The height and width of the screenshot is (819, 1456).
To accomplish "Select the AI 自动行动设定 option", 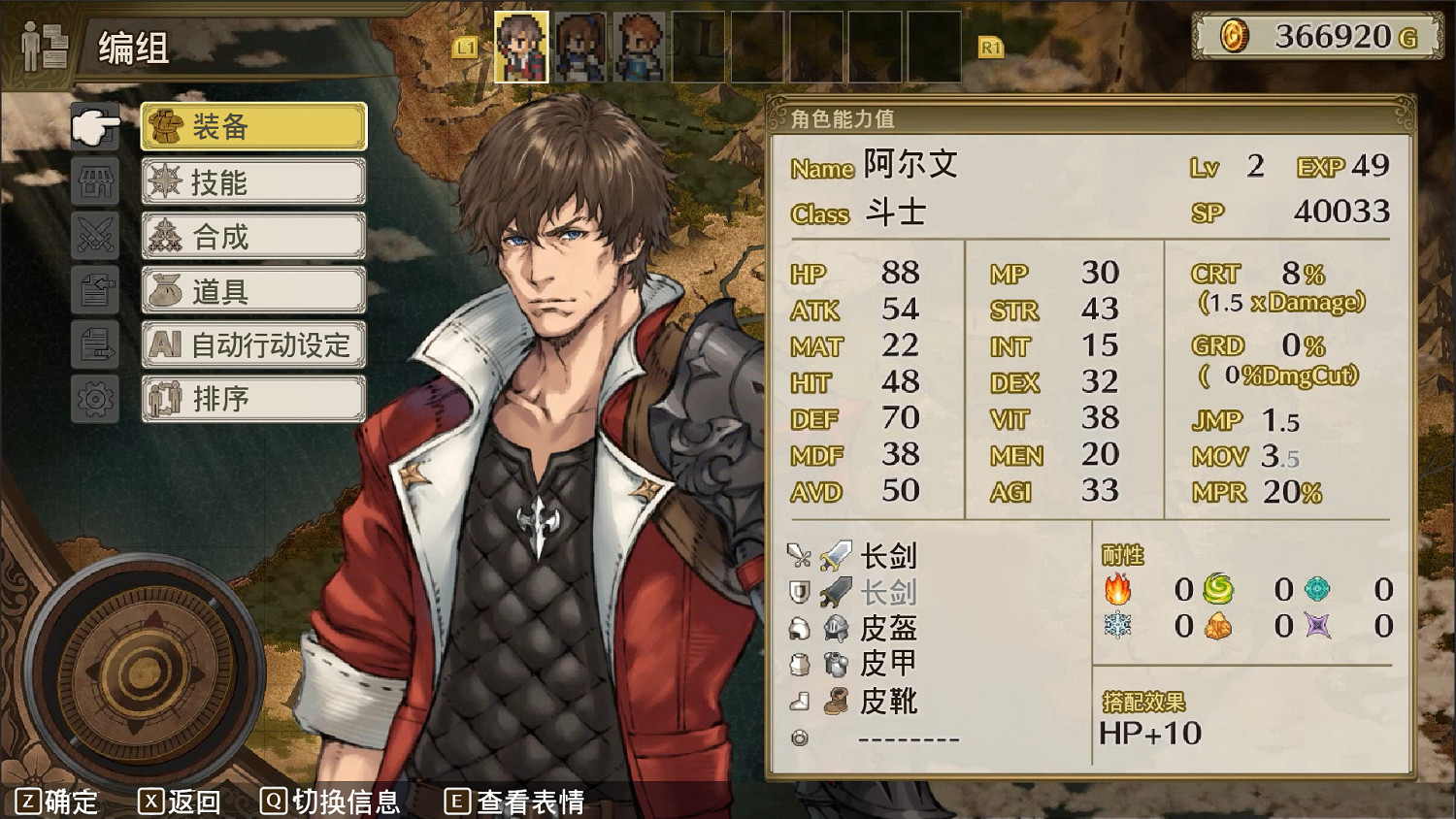I will coord(252,344).
